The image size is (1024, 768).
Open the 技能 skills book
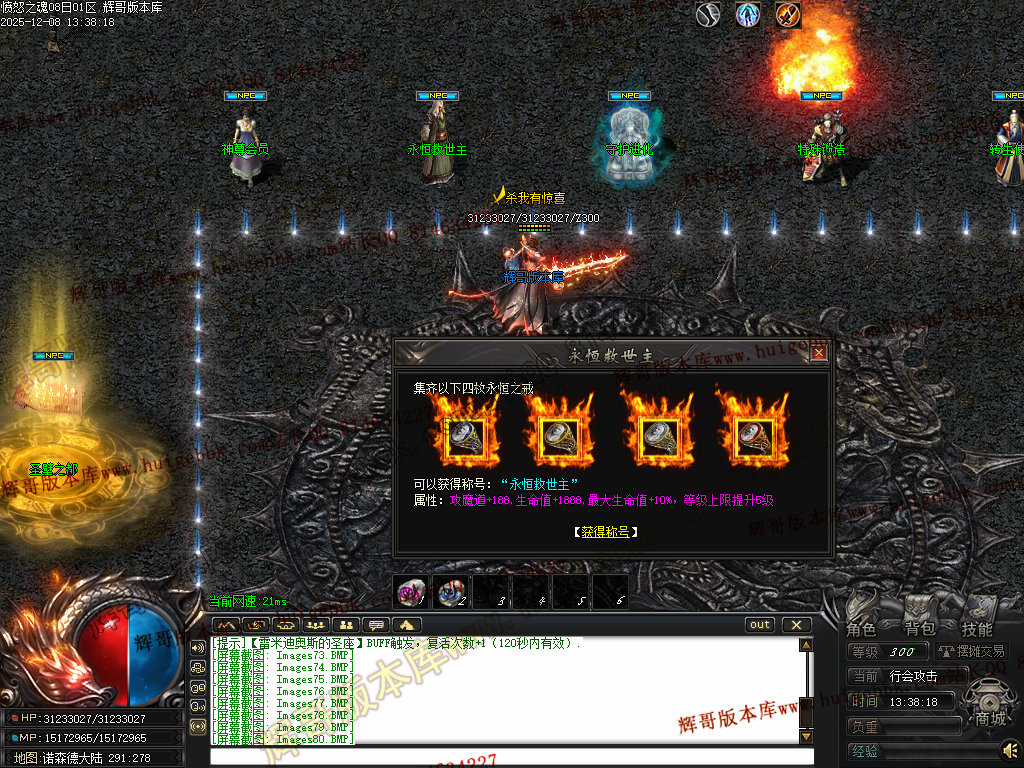coord(977,617)
